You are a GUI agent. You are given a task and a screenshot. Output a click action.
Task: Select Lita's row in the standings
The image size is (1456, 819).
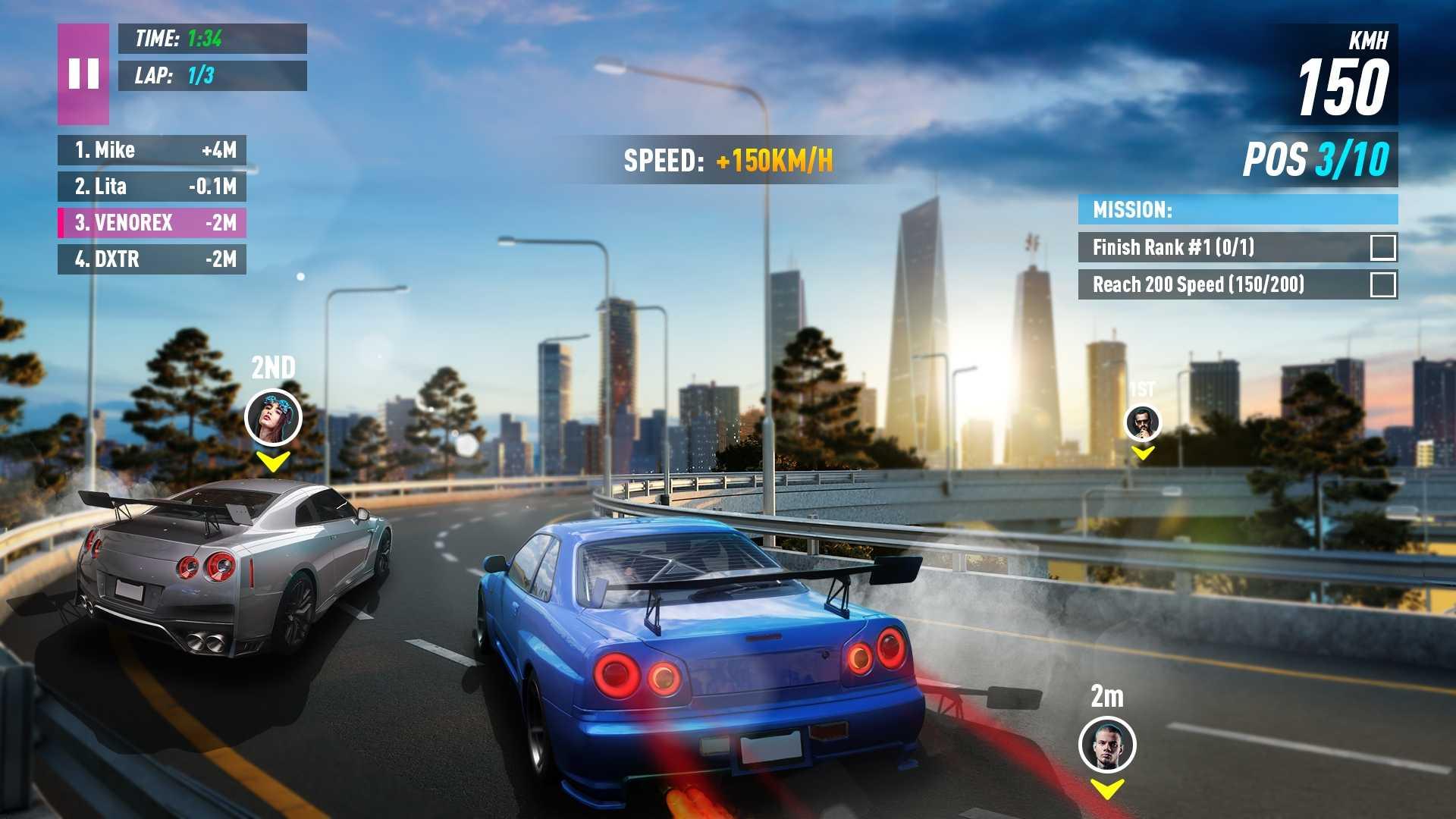[152, 187]
